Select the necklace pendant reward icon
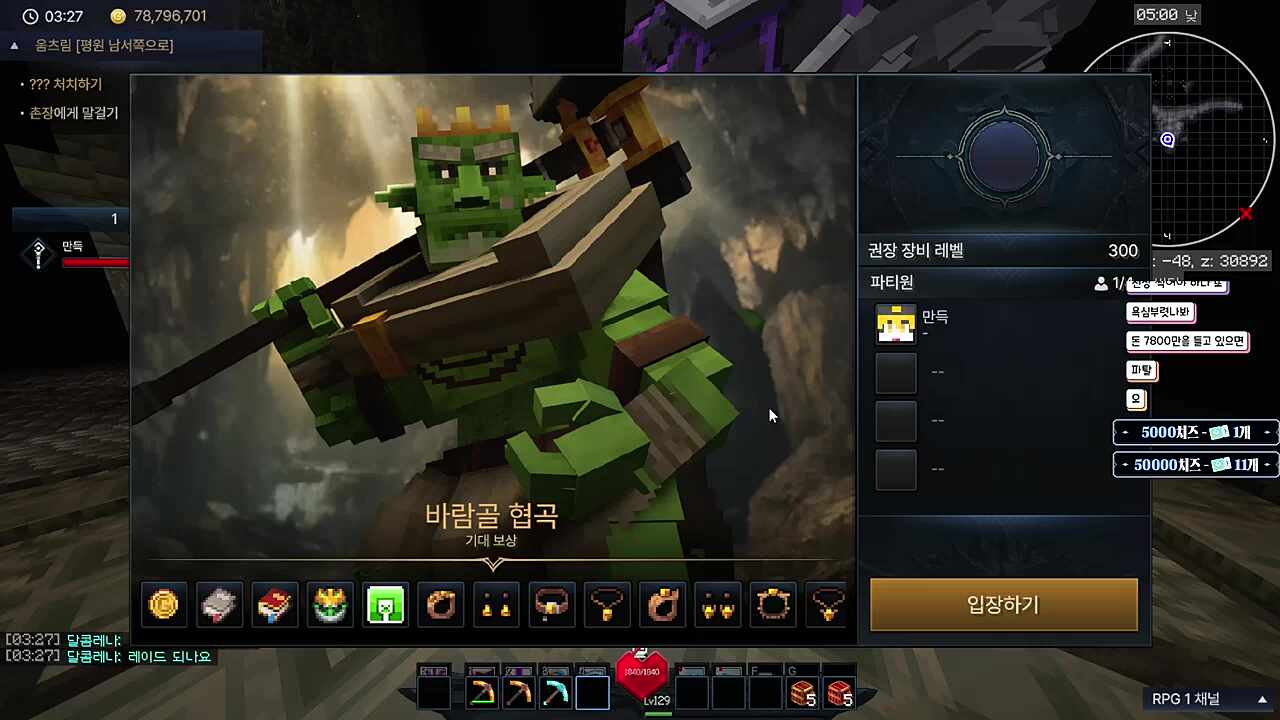 (x=607, y=604)
